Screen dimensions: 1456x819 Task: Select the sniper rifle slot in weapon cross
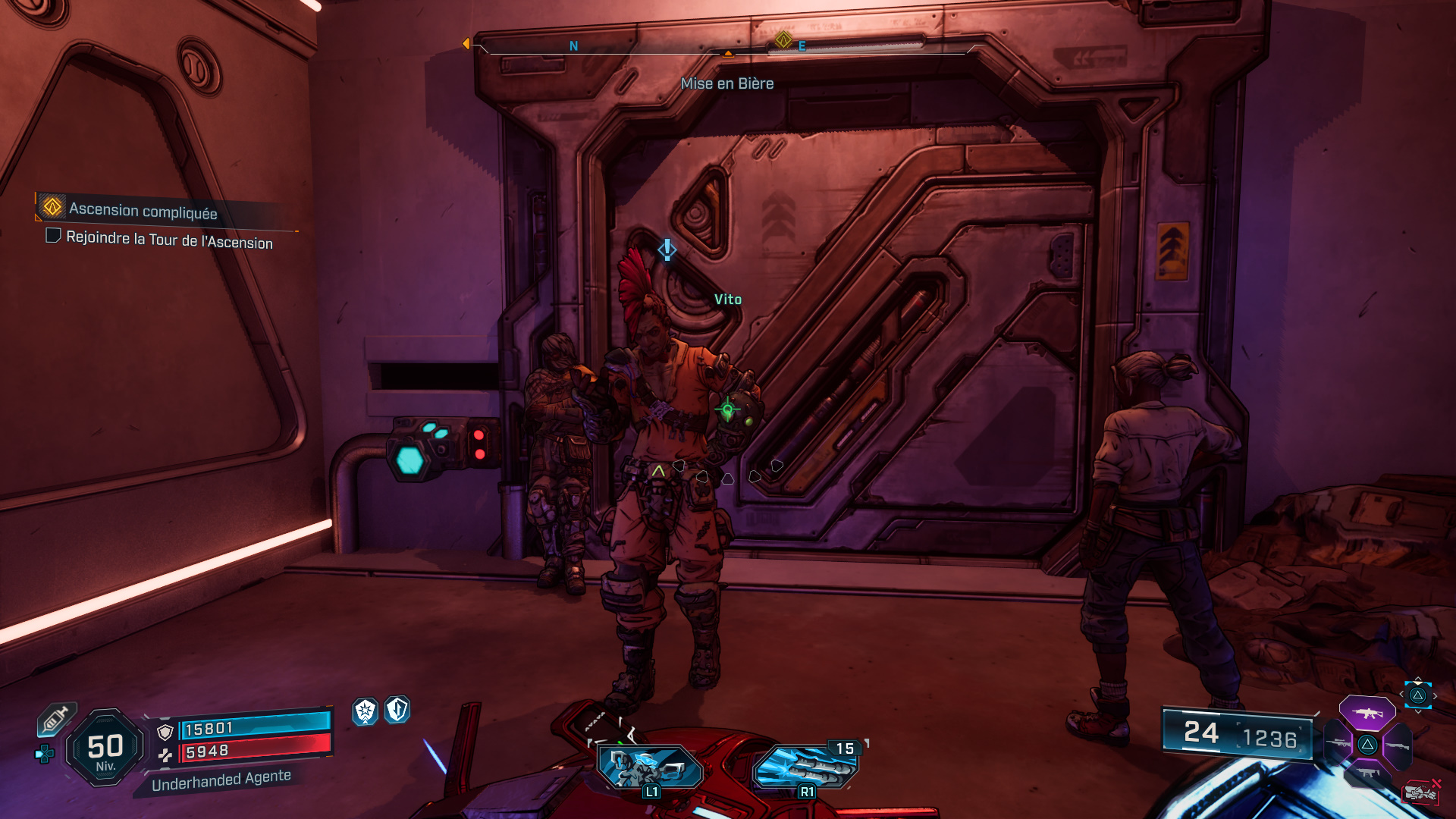pos(1338,743)
